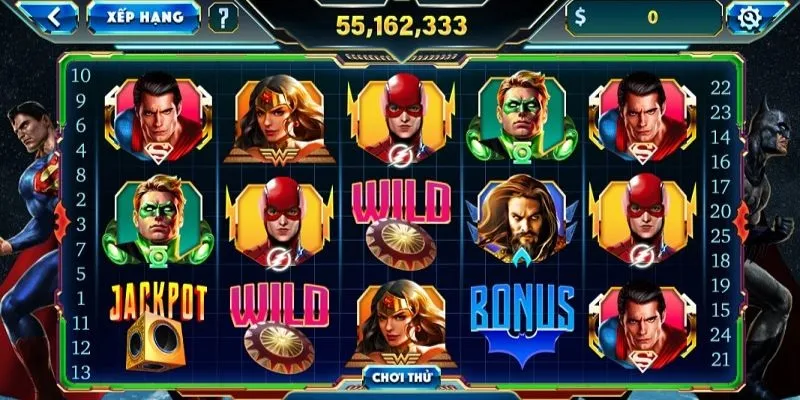Go back using the arrow button
800x400 pixels.
[57, 17]
